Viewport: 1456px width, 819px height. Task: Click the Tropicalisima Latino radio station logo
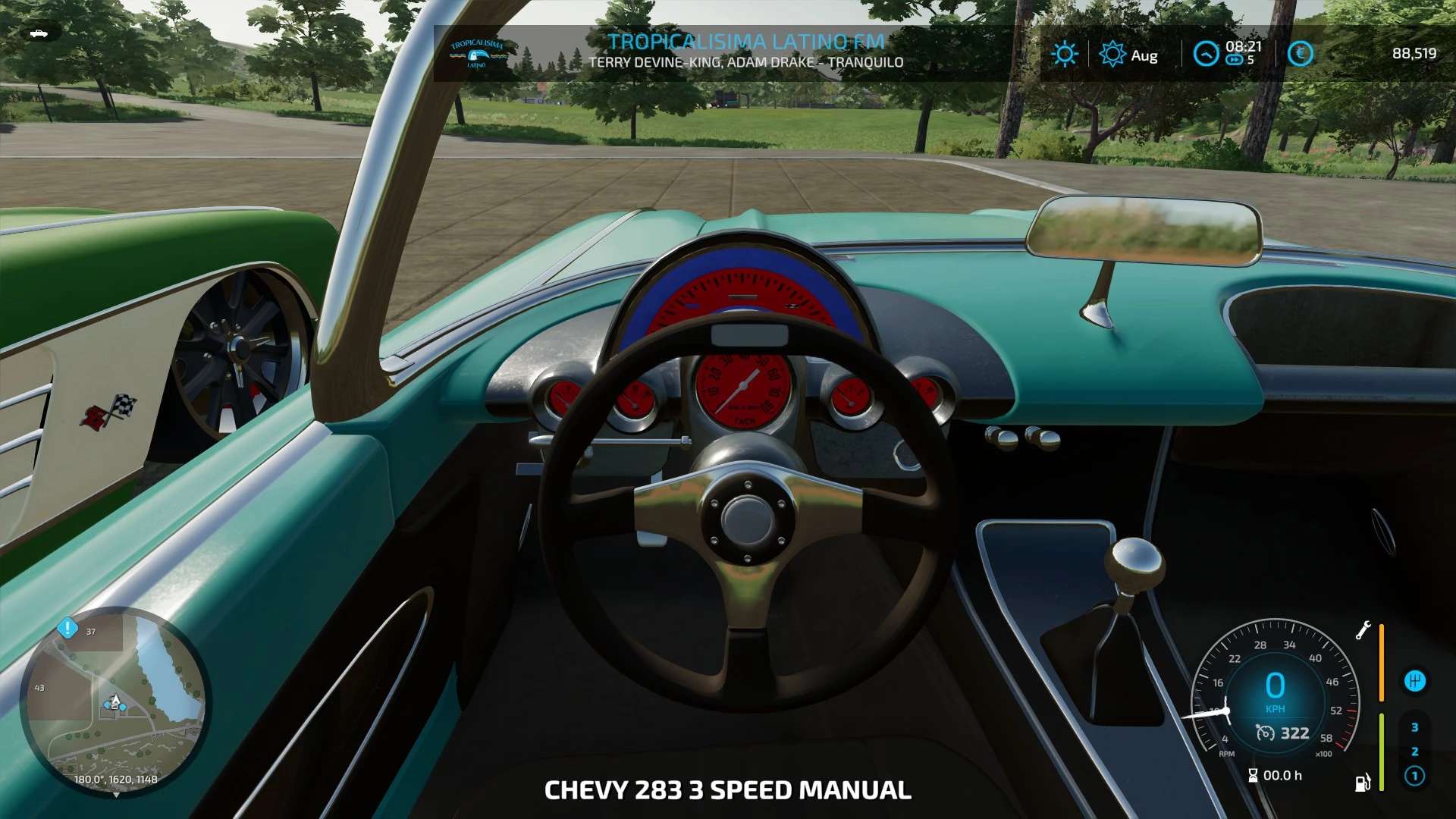tap(476, 53)
